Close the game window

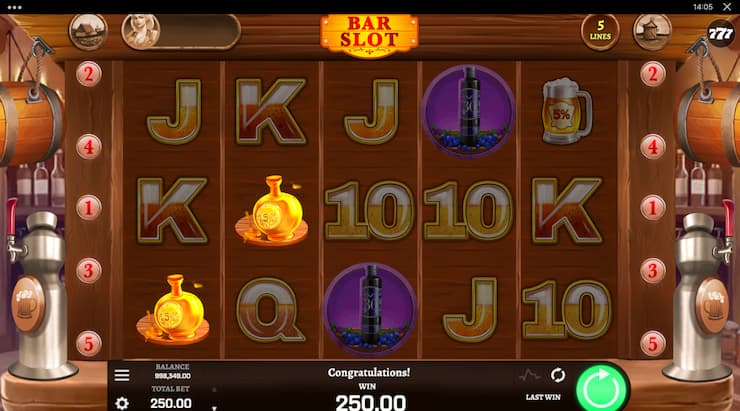pyautogui.click(x=728, y=6)
